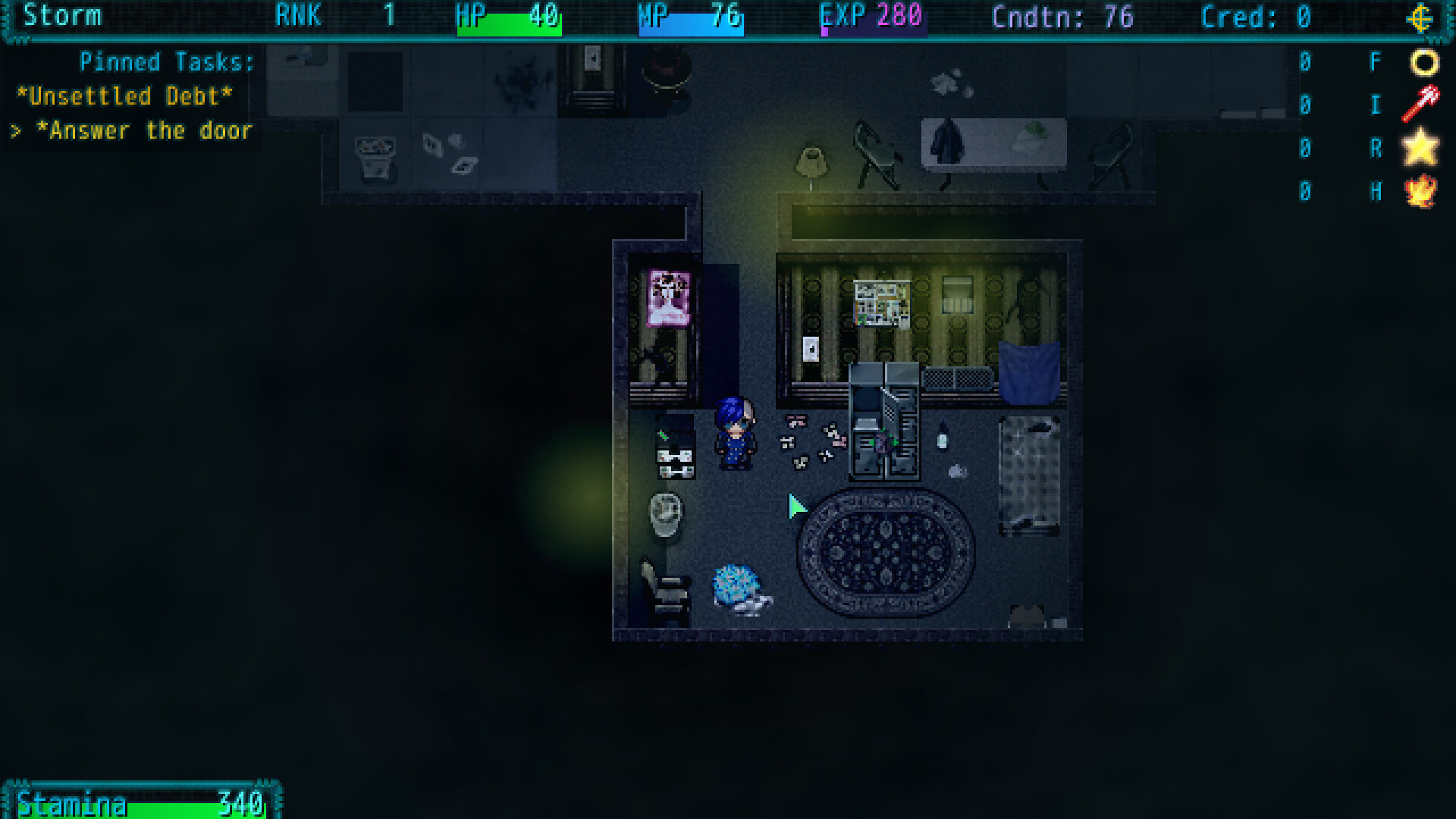1456x819 pixels.
Task: Click the green cursor arrow on the floor
Action: (796, 505)
